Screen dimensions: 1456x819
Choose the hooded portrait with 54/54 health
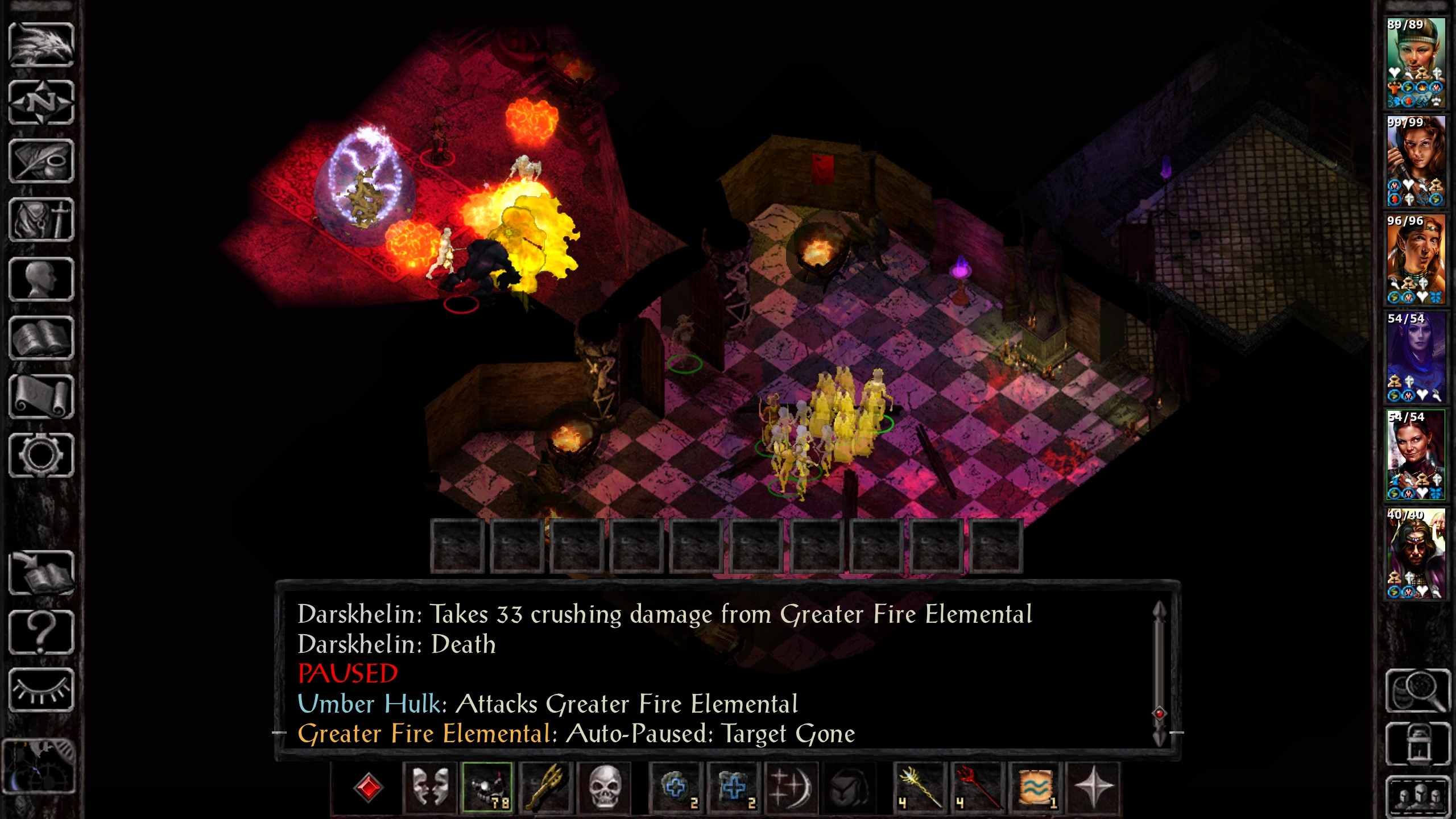pyautogui.click(x=1415, y=357)
